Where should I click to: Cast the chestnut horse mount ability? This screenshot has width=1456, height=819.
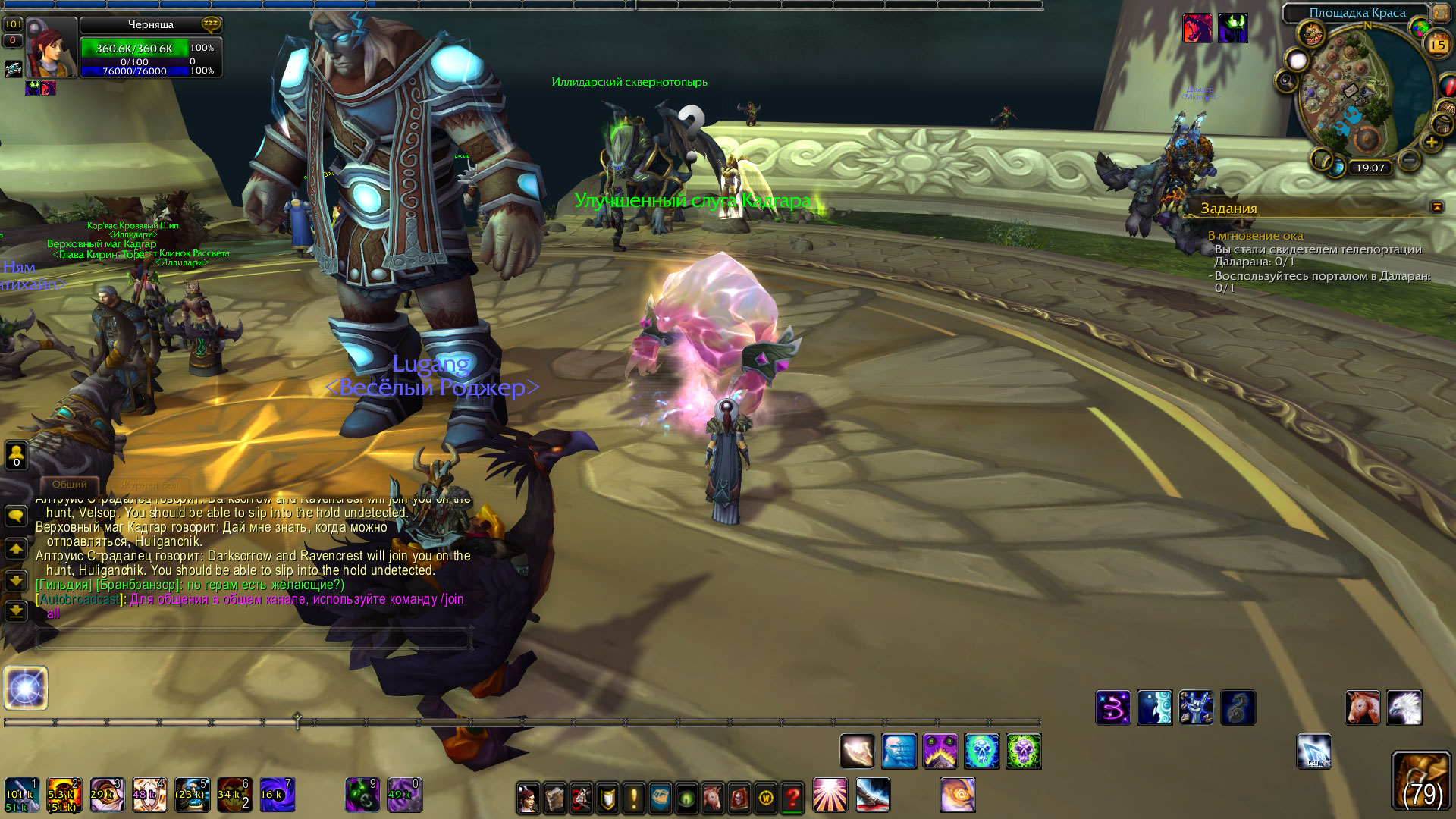[1362, 708]
